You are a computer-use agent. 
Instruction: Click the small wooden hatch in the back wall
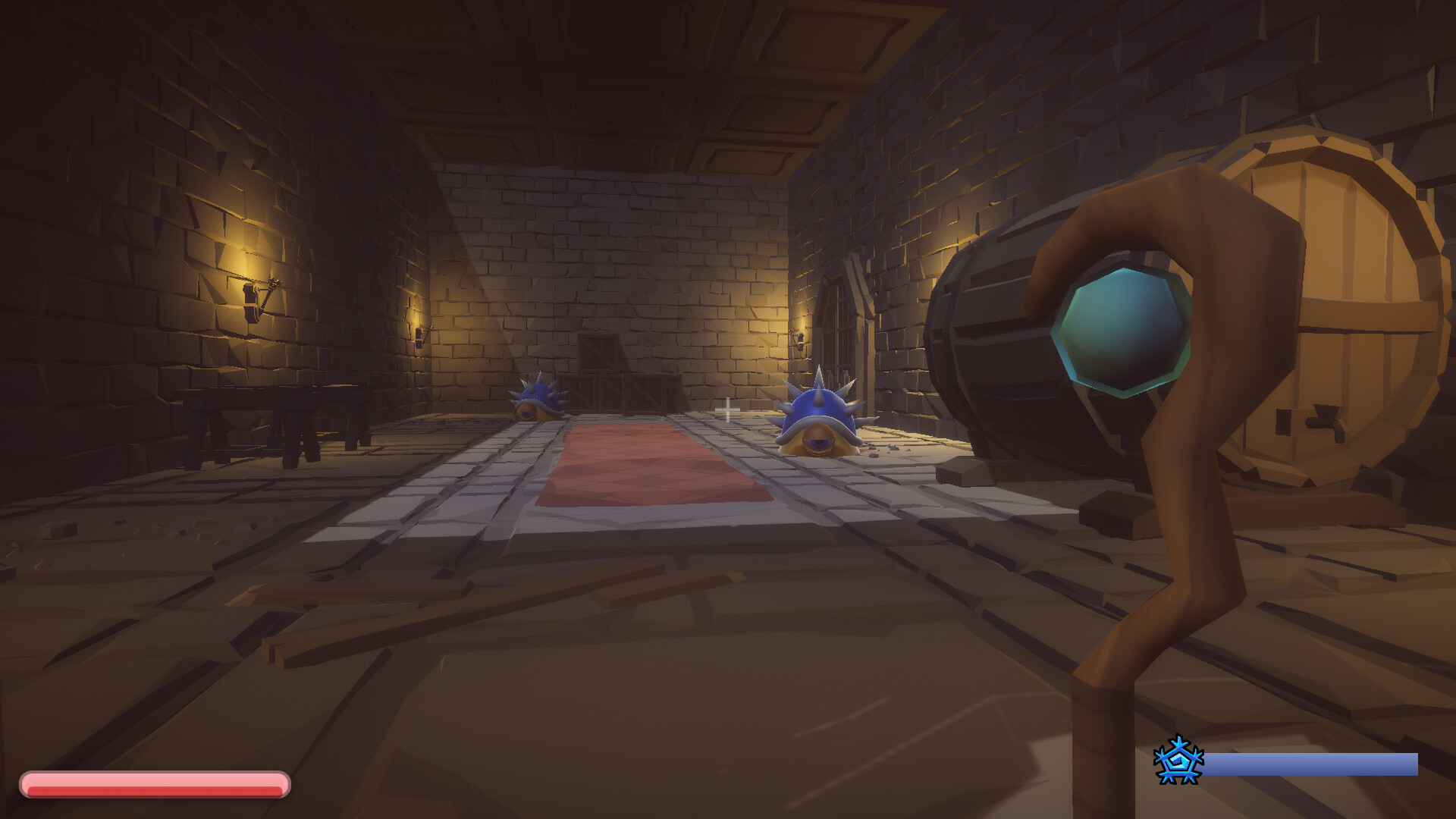point(599,353)
